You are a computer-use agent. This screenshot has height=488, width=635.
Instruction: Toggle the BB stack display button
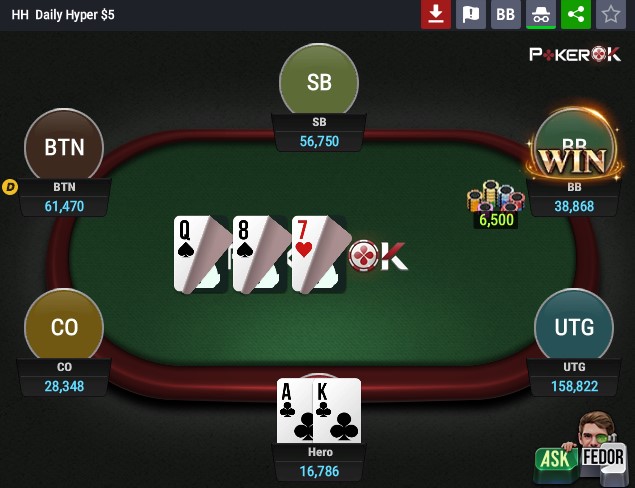coord(505,14)
